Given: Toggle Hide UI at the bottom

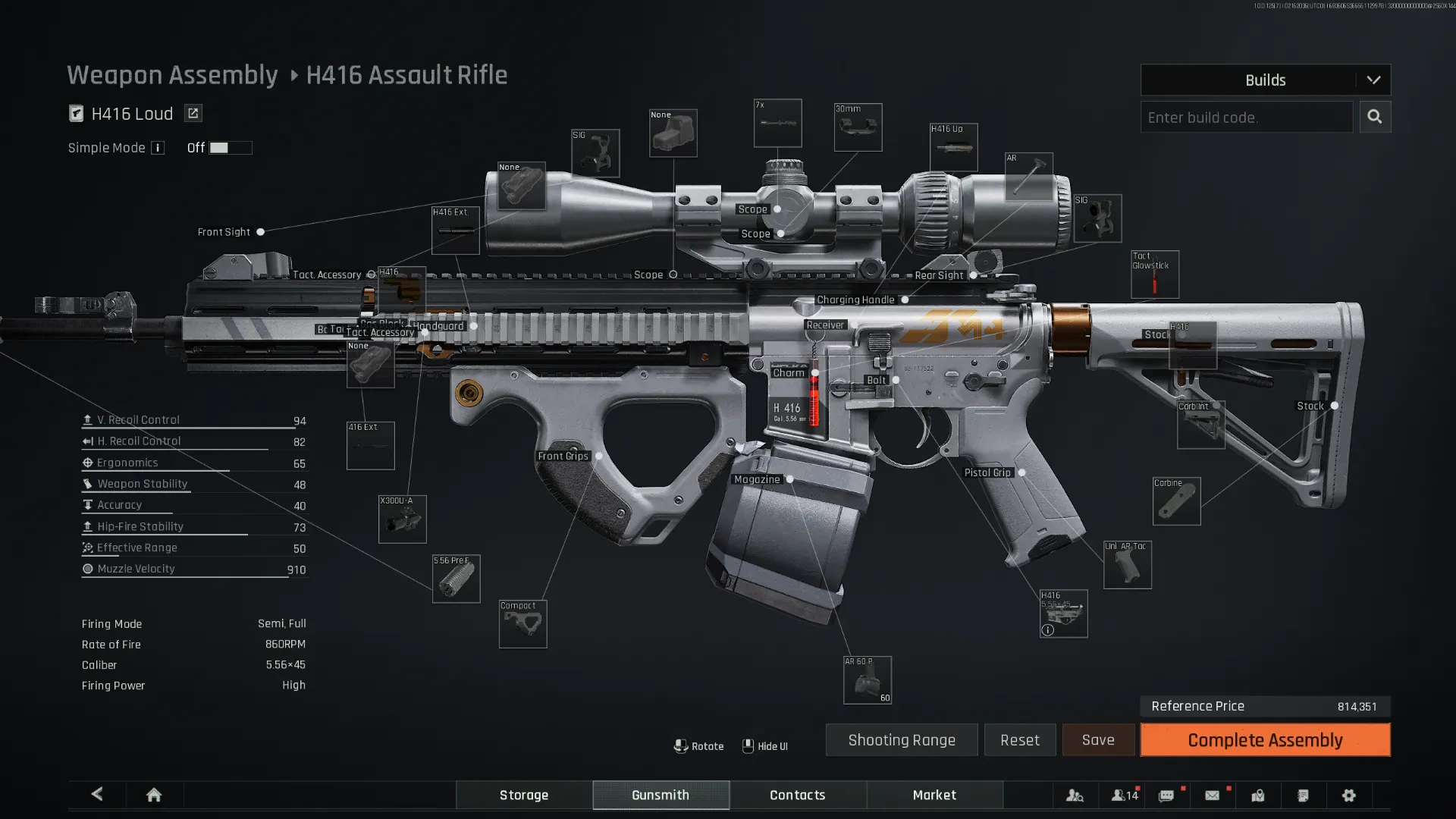Looking at the screenshot, I should tap(765, 746).
